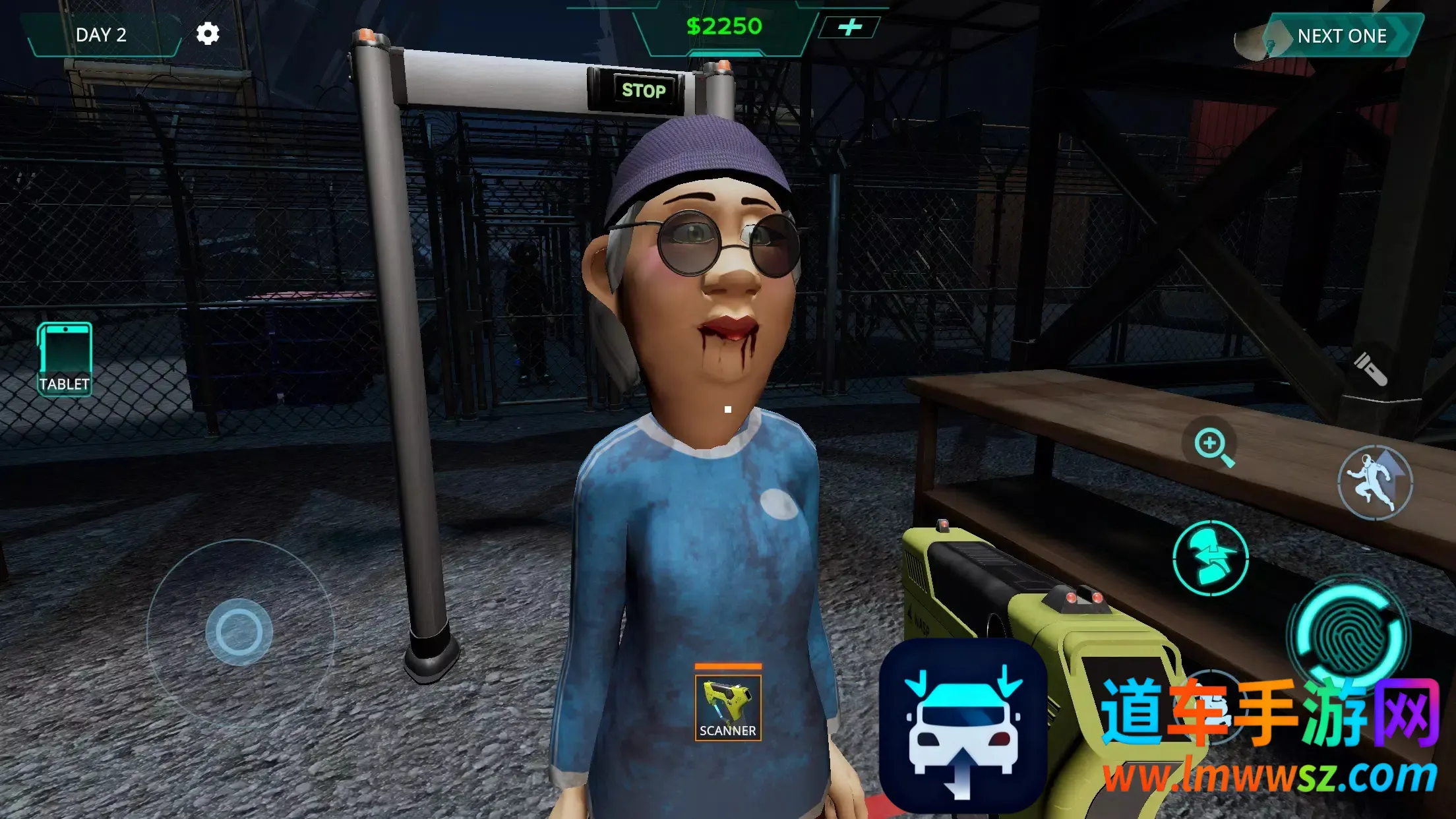Viewport: 1456px width, 819px height.
Task: Tap the jump button
Action: (1374, 483)
